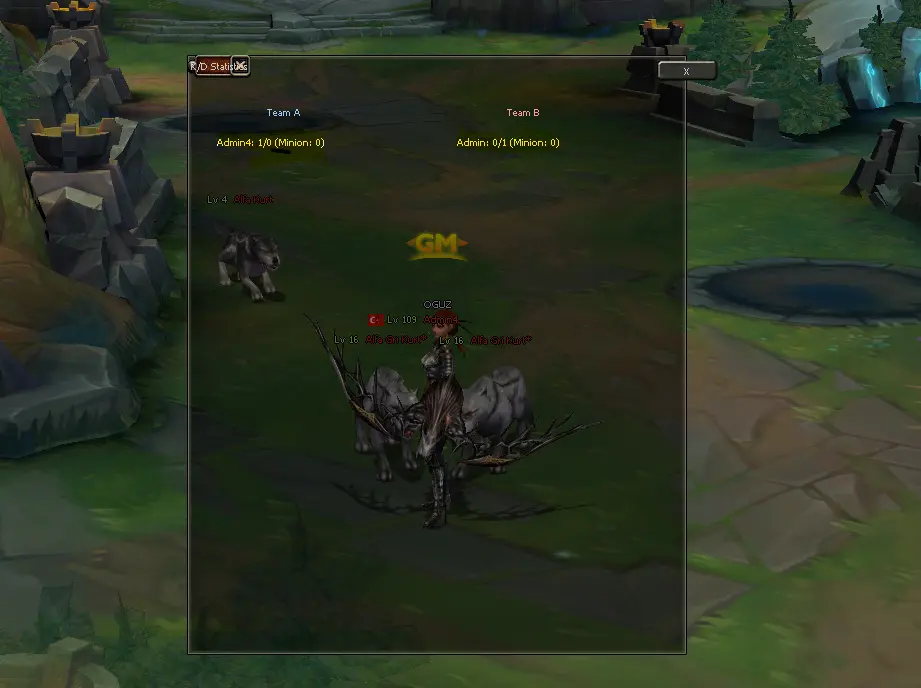Close the panel with the wide X button
This screenshot has height=688, width=921.
[x=686, y=71]
